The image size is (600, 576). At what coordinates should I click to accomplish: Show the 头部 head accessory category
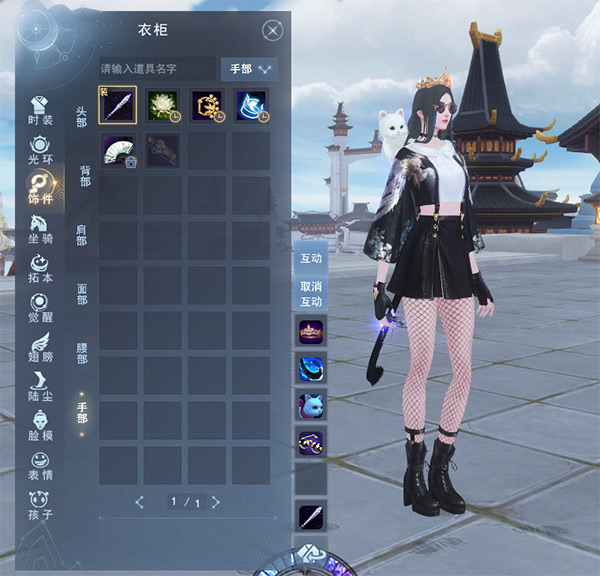click(82, 117)
